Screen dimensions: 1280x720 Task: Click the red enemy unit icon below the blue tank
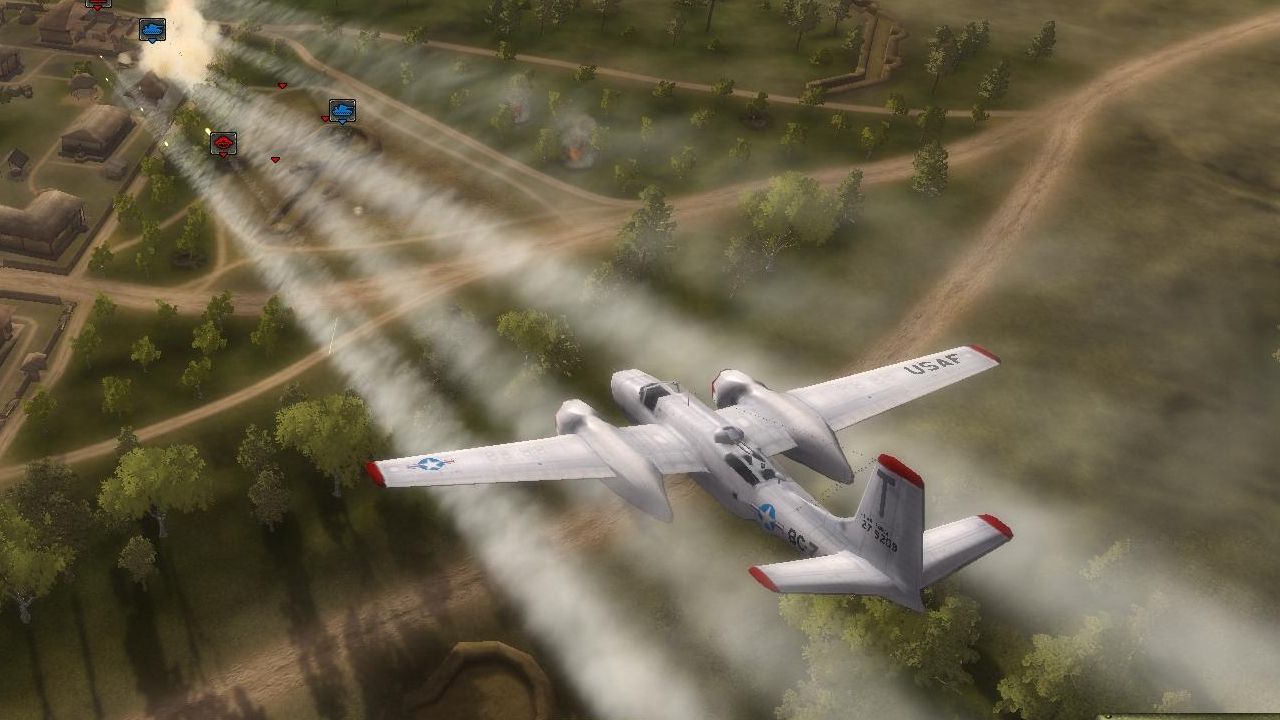(224, 141)
